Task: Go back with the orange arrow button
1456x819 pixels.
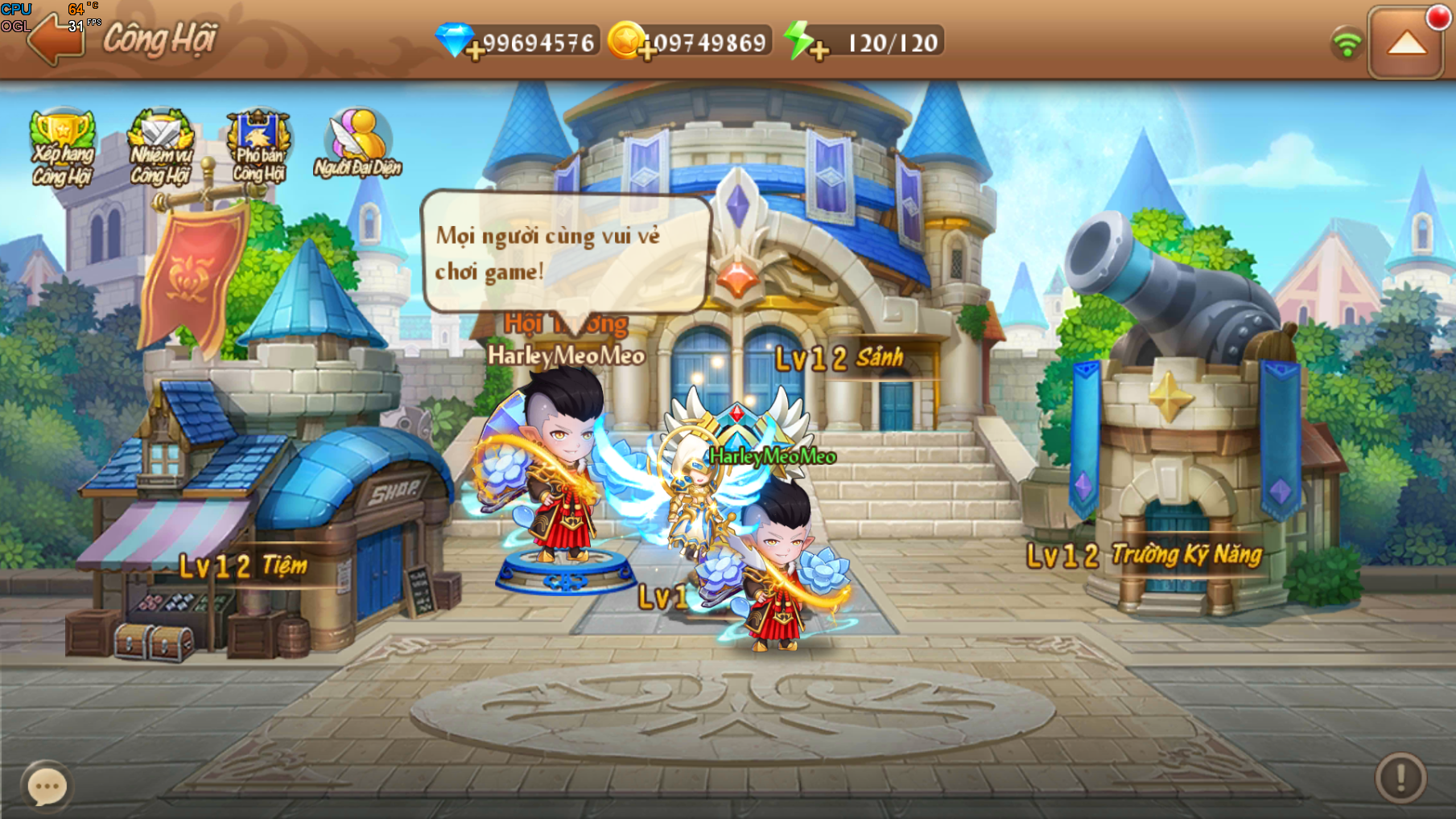Action: (x=55, y=39)
